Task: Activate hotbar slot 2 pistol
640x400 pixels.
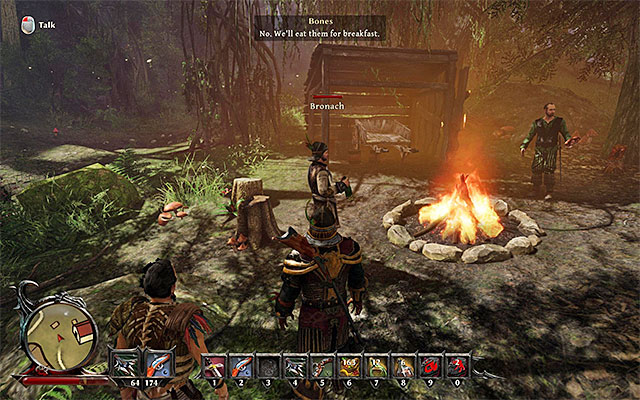Action: click(241, 366)
